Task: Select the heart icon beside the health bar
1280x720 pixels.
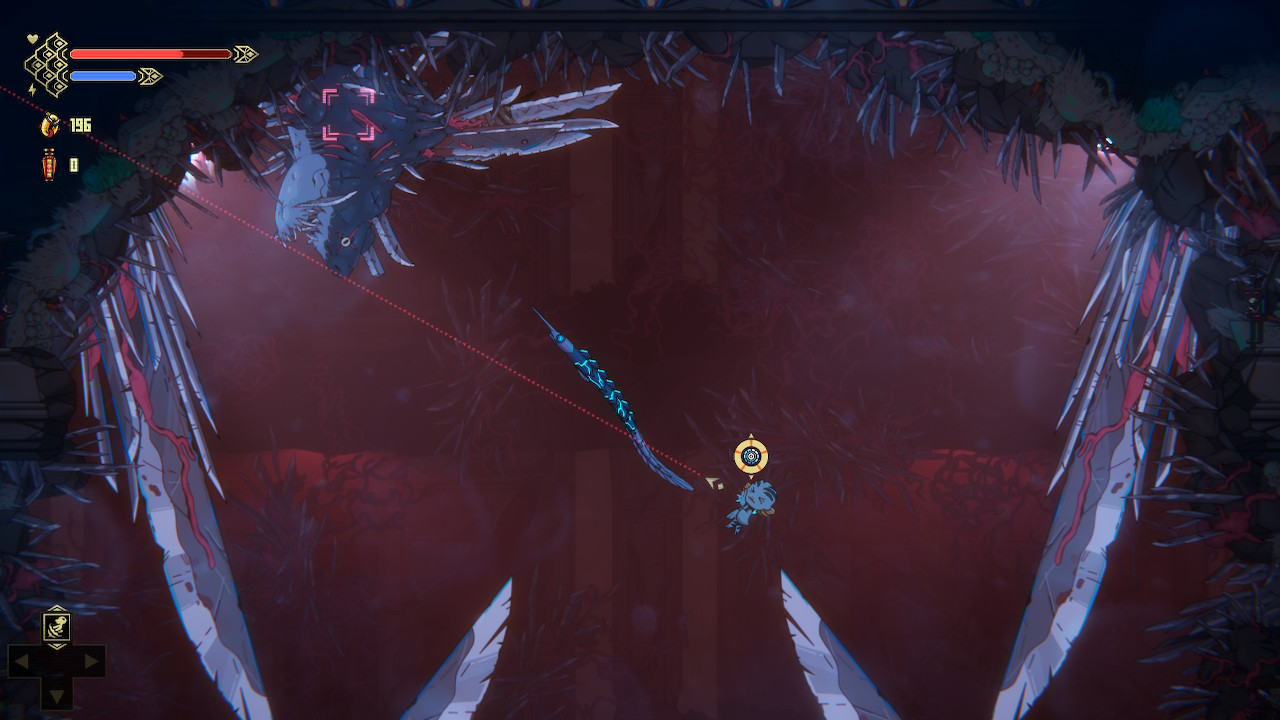Action: click(x=31, y=38)
